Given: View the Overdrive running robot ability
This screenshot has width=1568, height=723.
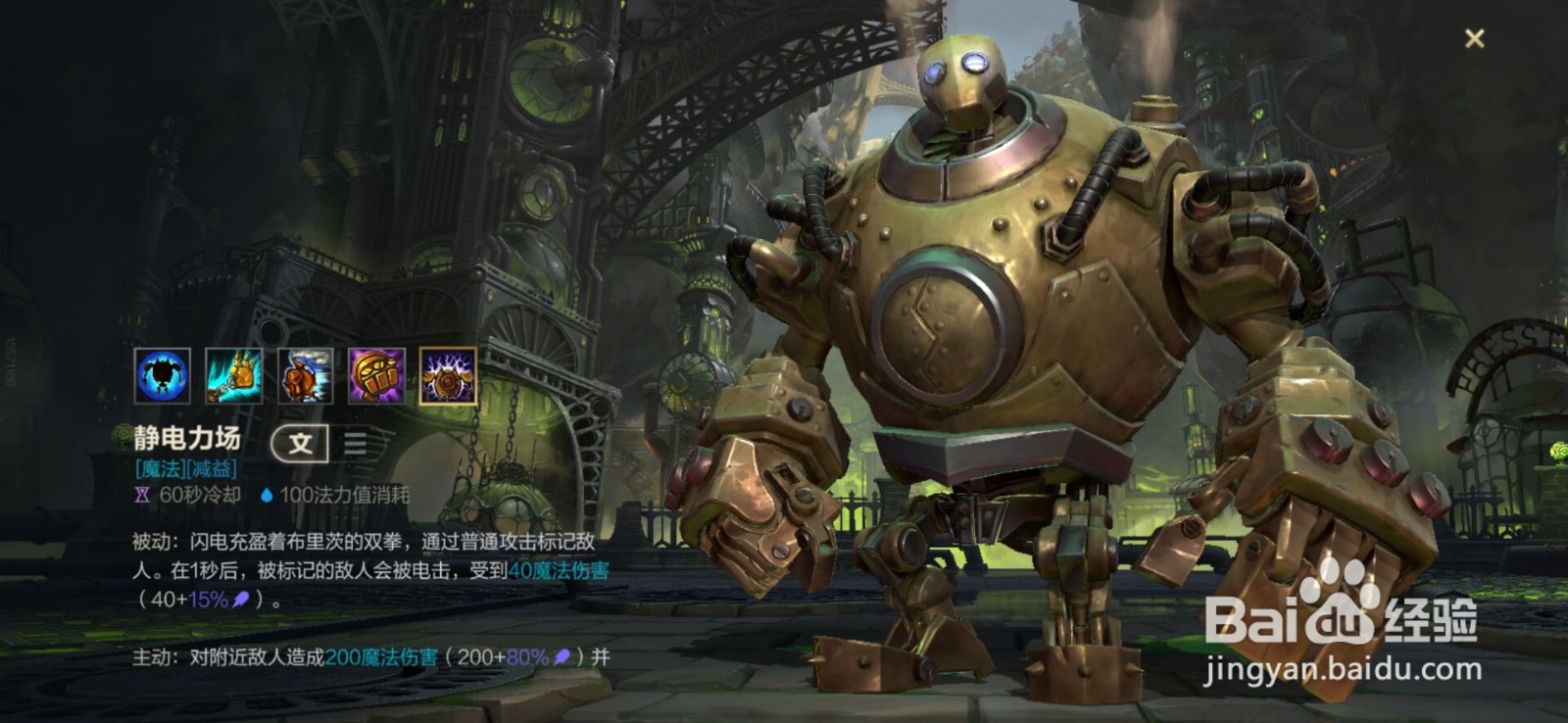Looking at the screenshot, I should point(305,376).
